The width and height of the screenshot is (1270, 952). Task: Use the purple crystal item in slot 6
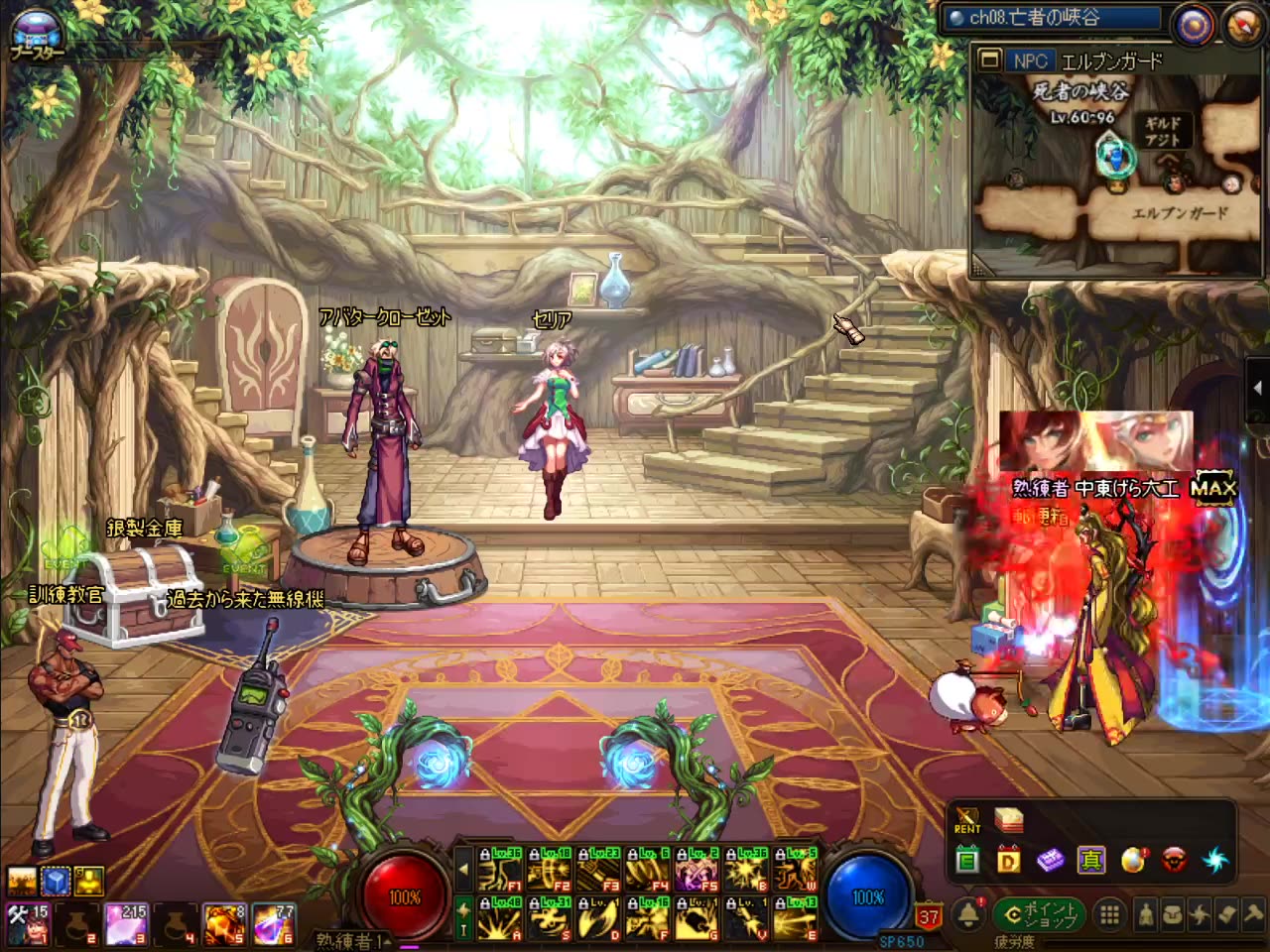point(274,923)
